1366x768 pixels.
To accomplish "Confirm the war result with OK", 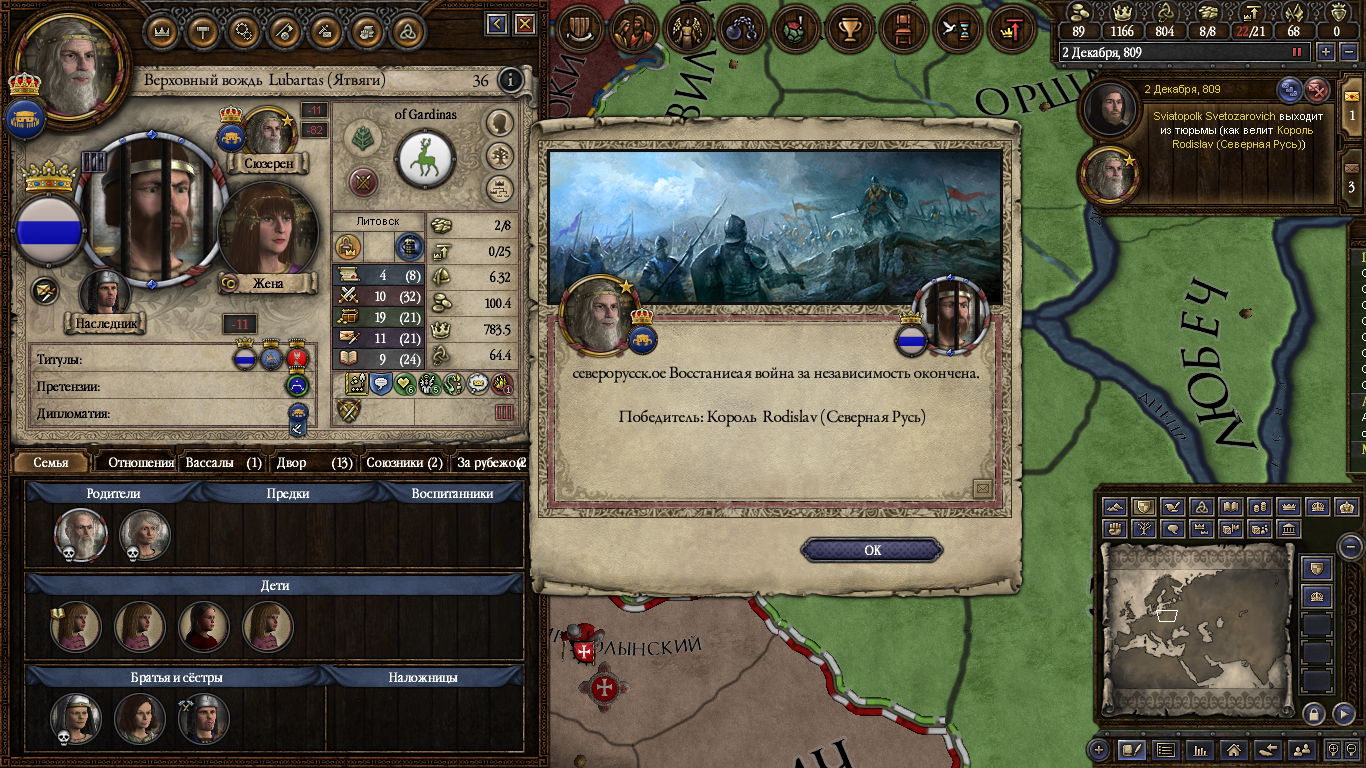I will (872, 550).
